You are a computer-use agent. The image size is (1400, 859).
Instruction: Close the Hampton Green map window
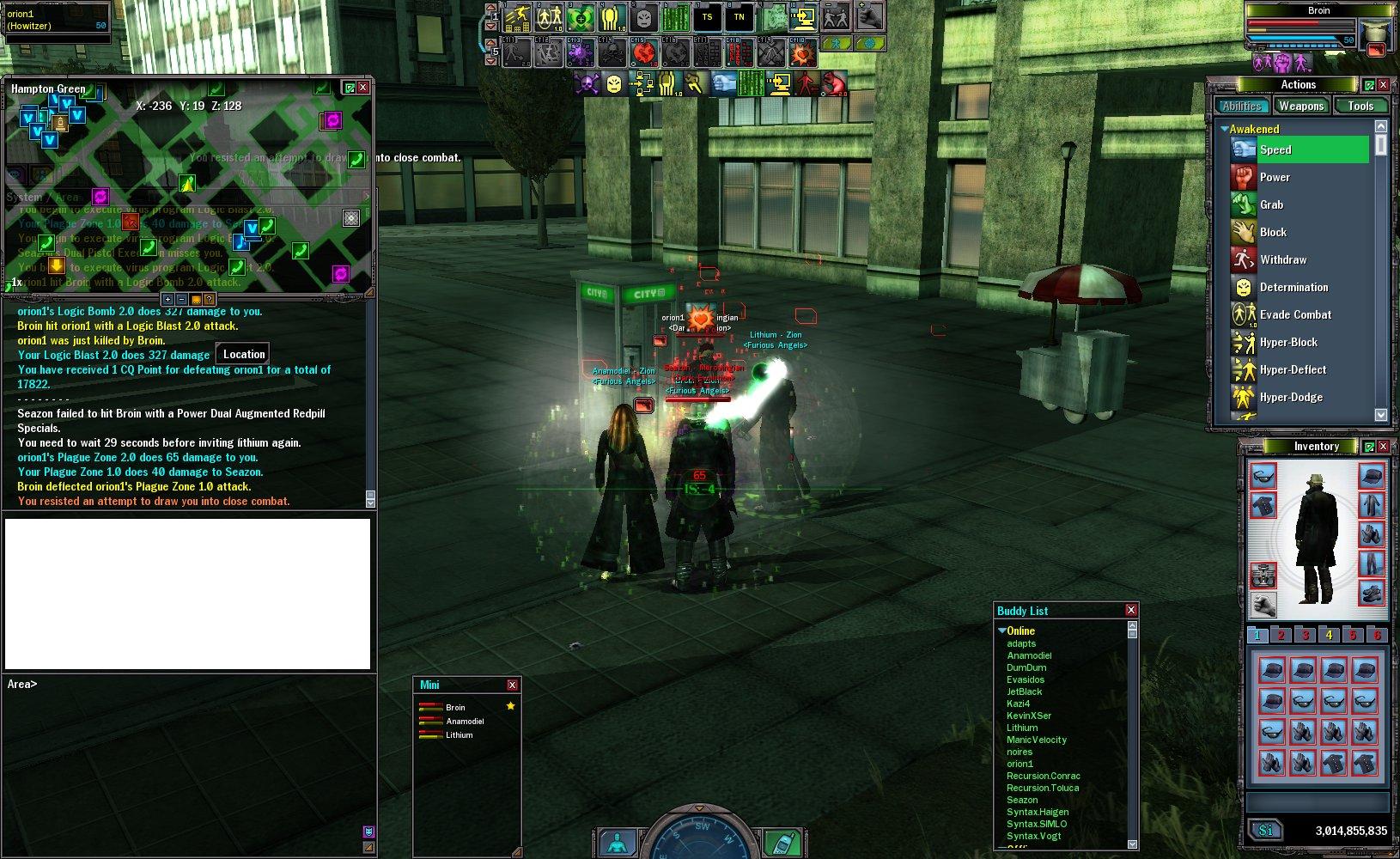363,88
